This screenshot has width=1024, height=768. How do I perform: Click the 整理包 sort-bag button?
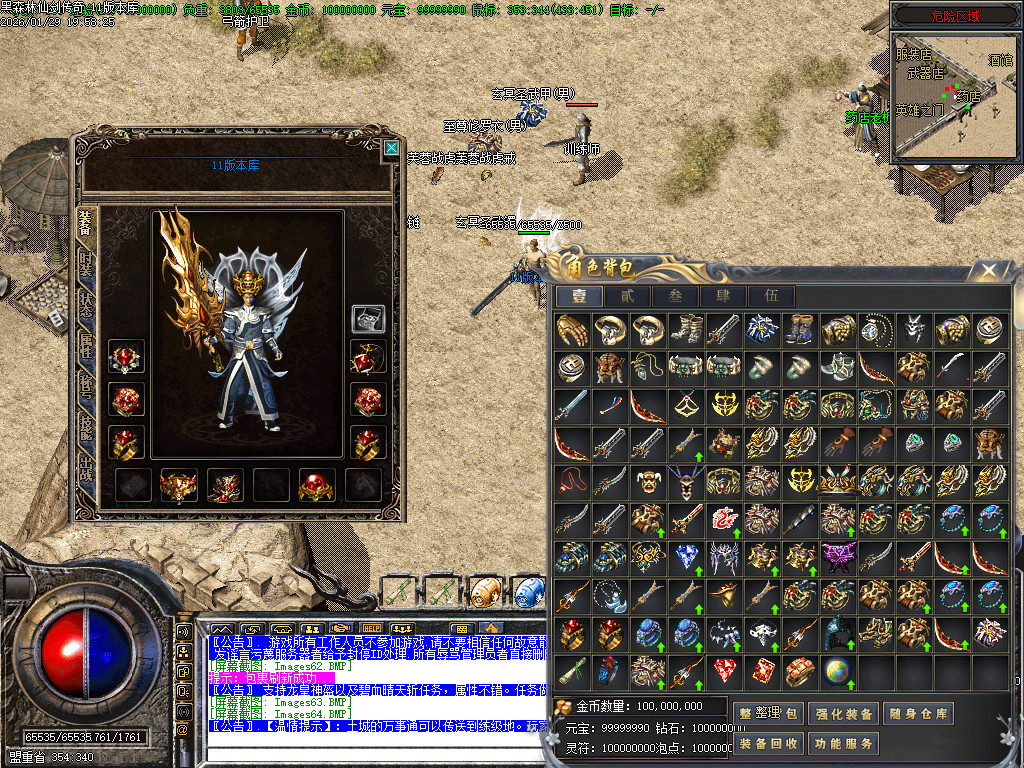(769, 714)
